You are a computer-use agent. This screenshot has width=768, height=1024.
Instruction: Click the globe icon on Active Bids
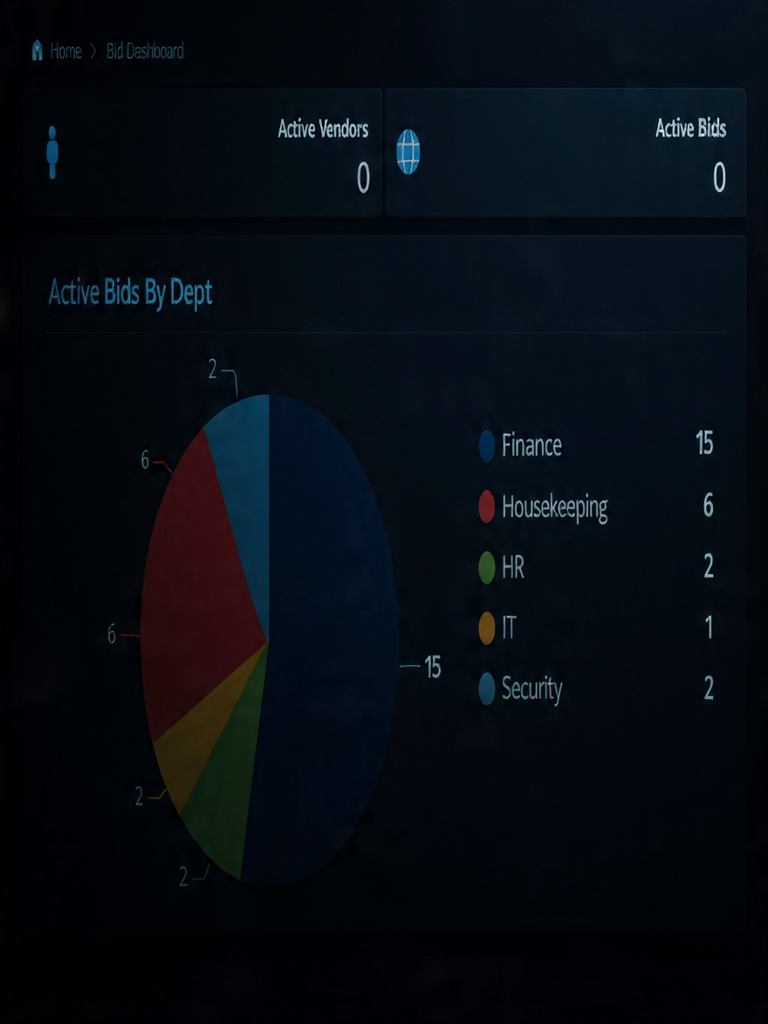pos(408,153)
